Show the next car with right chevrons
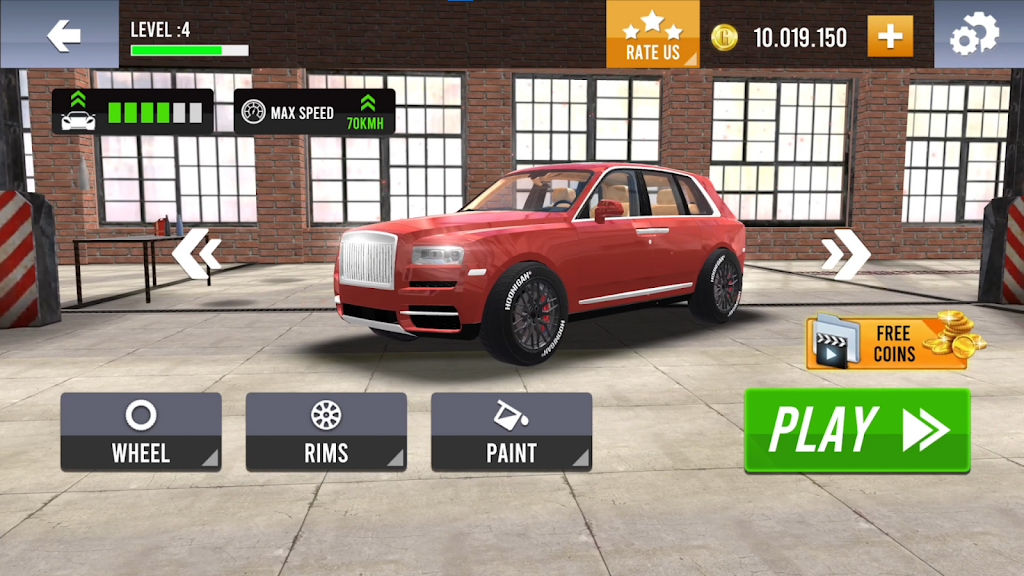This screenshot has height=576, width=1024. click(x=845, y=256)
